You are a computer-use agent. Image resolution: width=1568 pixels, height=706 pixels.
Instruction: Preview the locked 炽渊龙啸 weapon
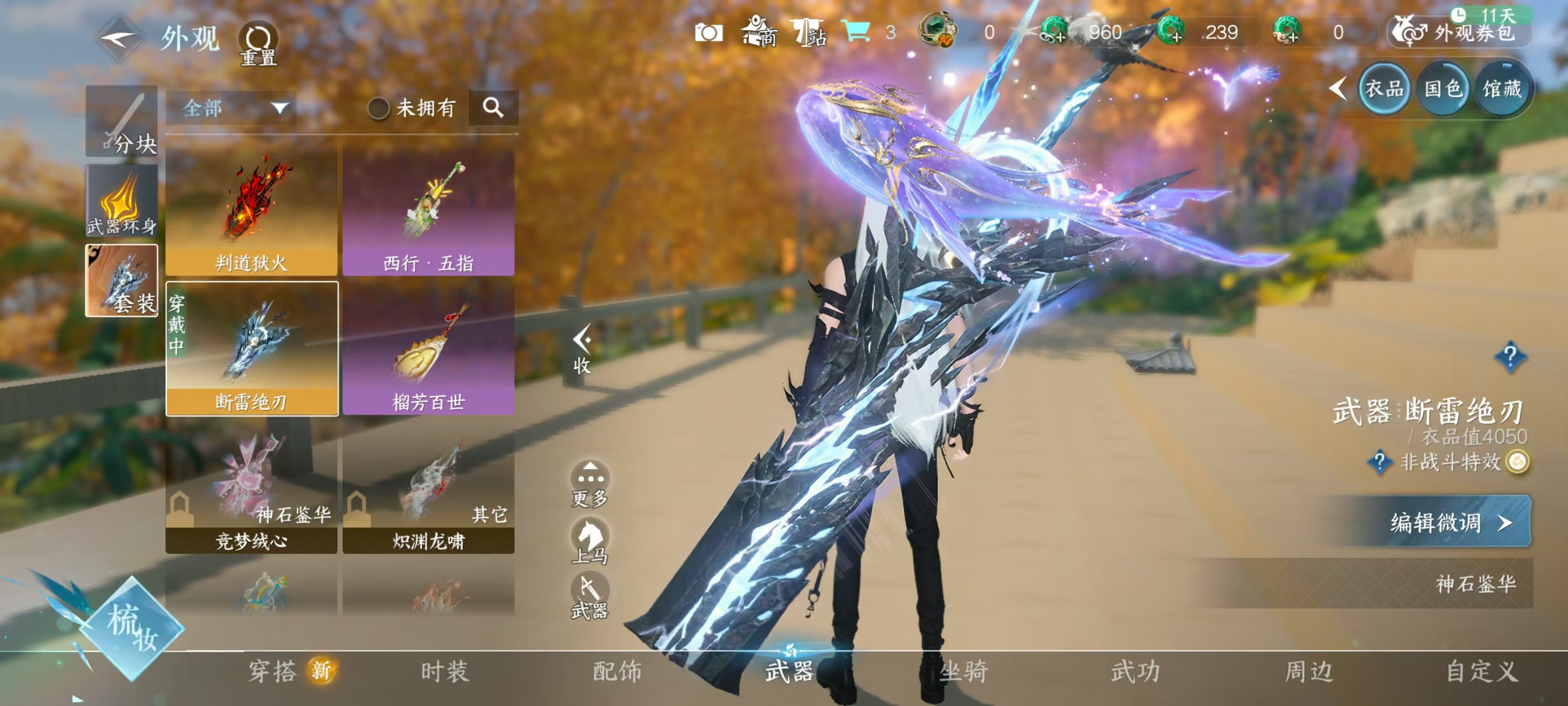point(428,487)
